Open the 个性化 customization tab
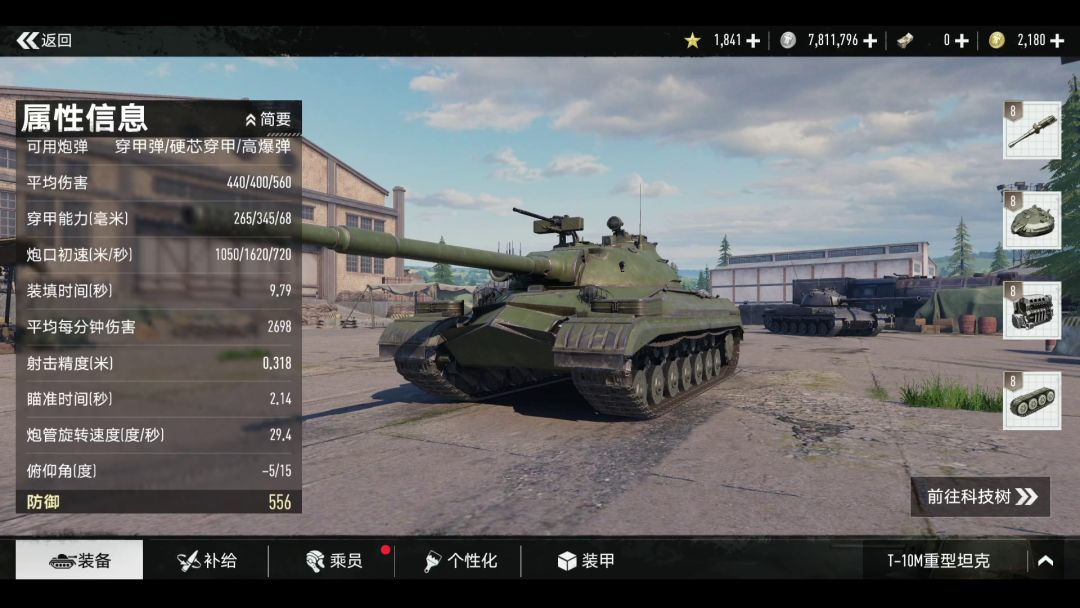 (x=460, y=561)
